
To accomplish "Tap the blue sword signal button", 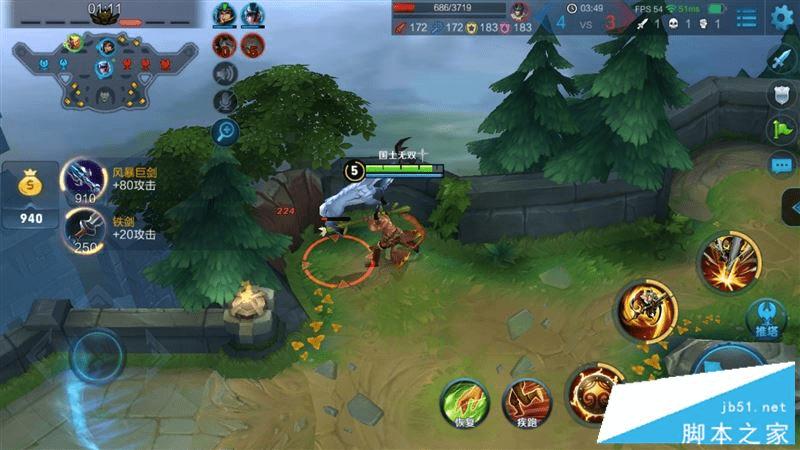I will coord(781,60).
